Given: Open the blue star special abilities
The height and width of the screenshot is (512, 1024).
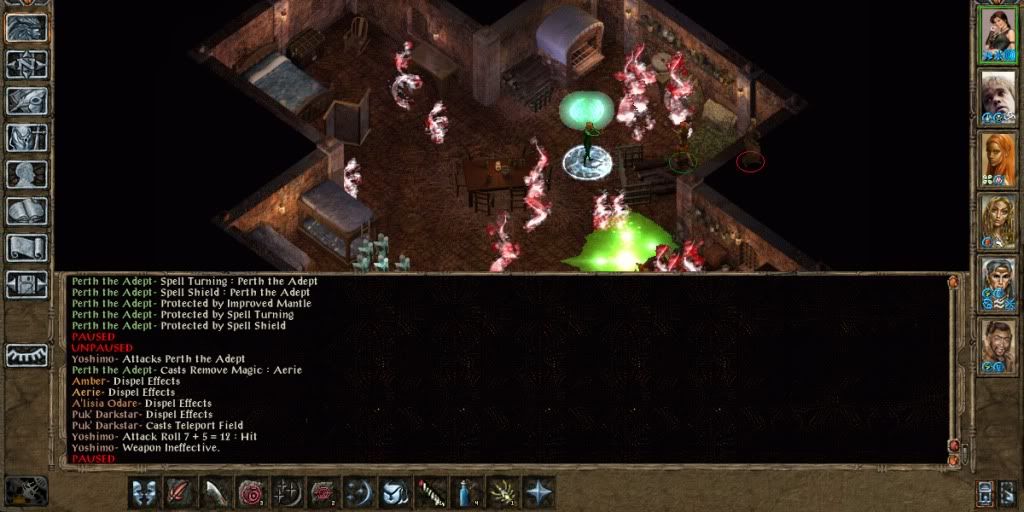Looking at the screenshot, I should tap(538, 492).
